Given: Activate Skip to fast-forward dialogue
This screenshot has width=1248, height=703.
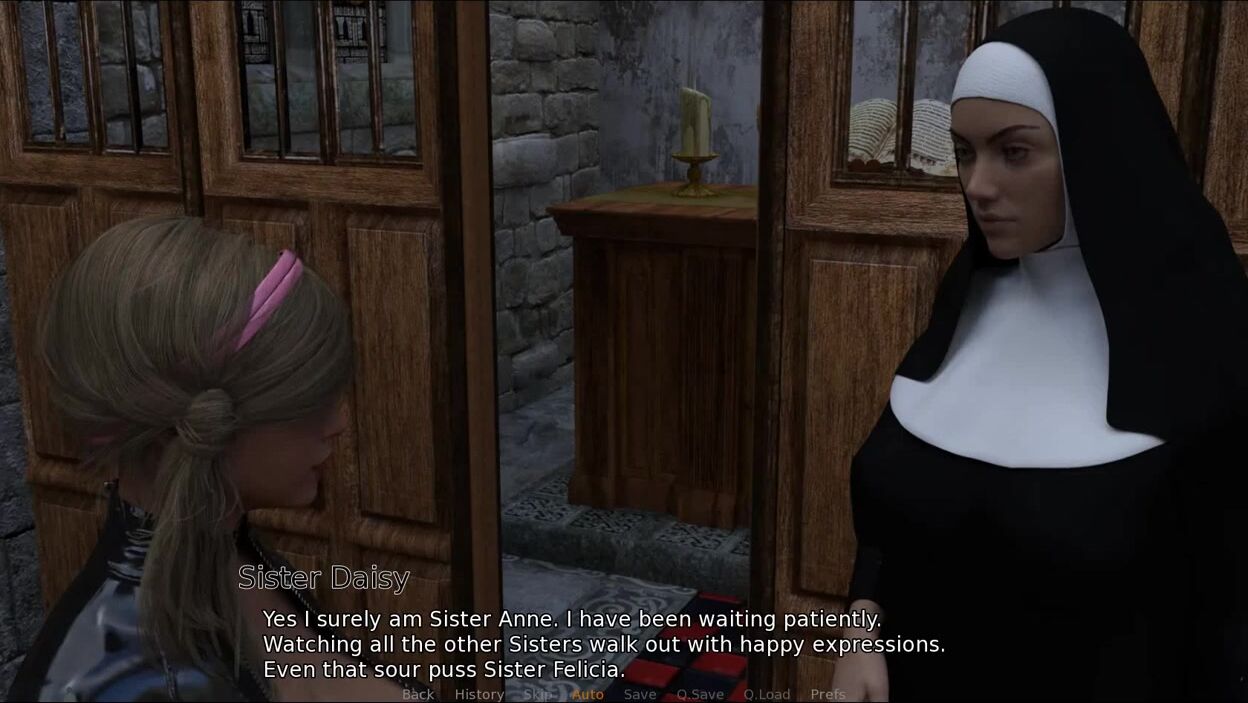Looking at the screenshot, I should [538, 694].
